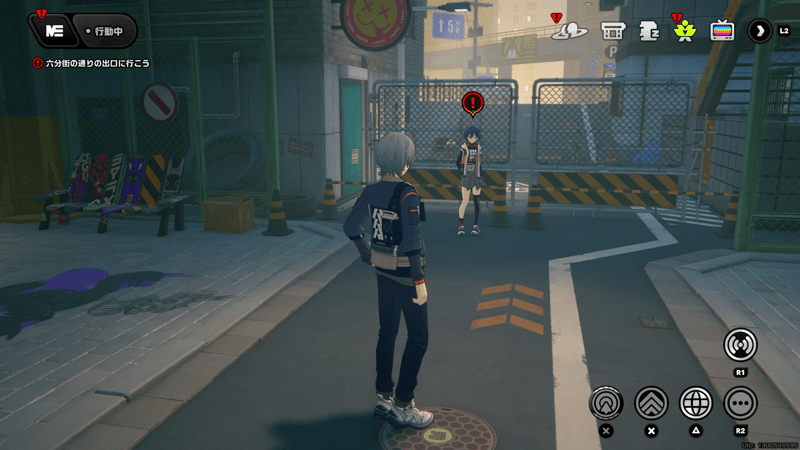This screenshot has height=450, width=800.
Task: Open the ME main menu button
Action: pos(54,31)
